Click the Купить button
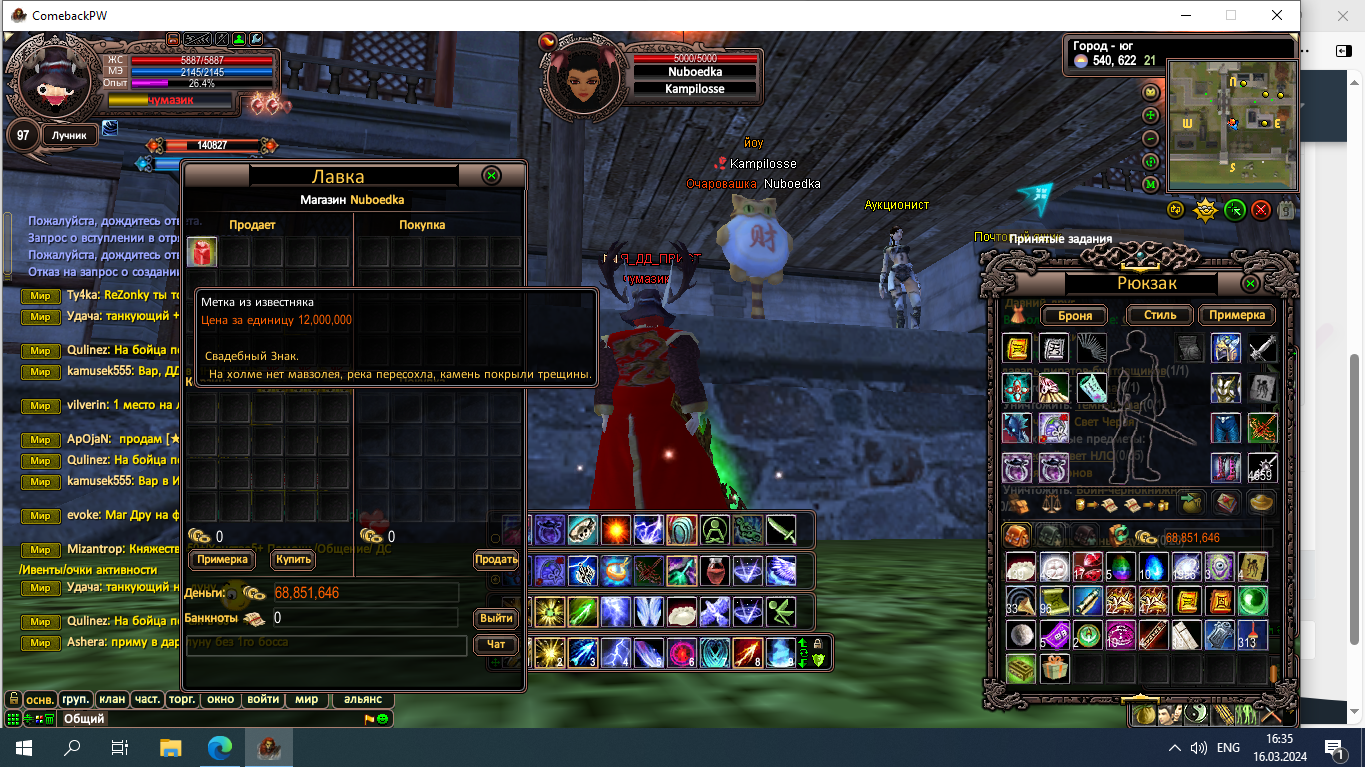Viewport: 1365px width, 767px height. pyautogui.click(x=293, y=560)
